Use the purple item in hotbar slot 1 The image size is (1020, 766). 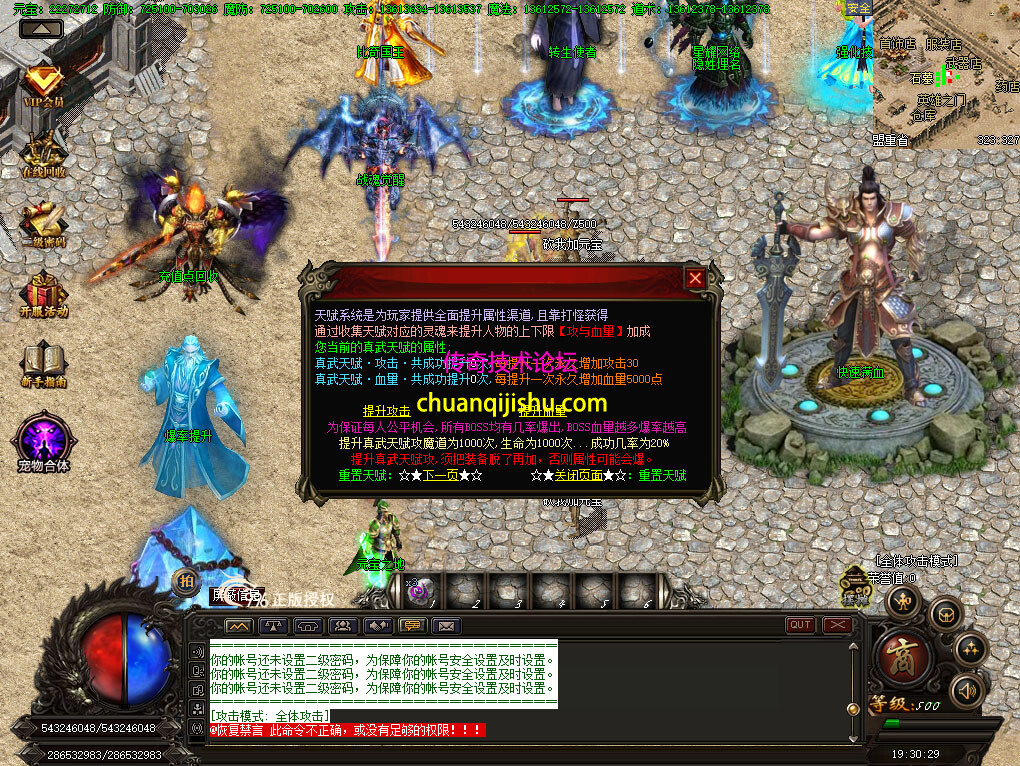point(421,591)
